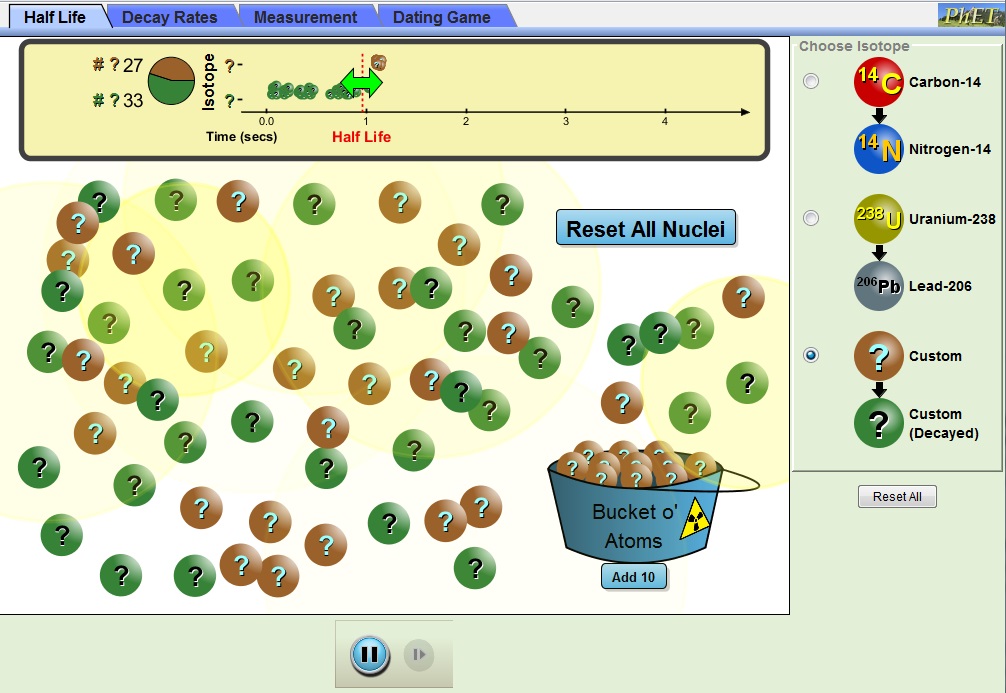
Task: Click the Reset All Nuclei button
Action: coord(645,229)
